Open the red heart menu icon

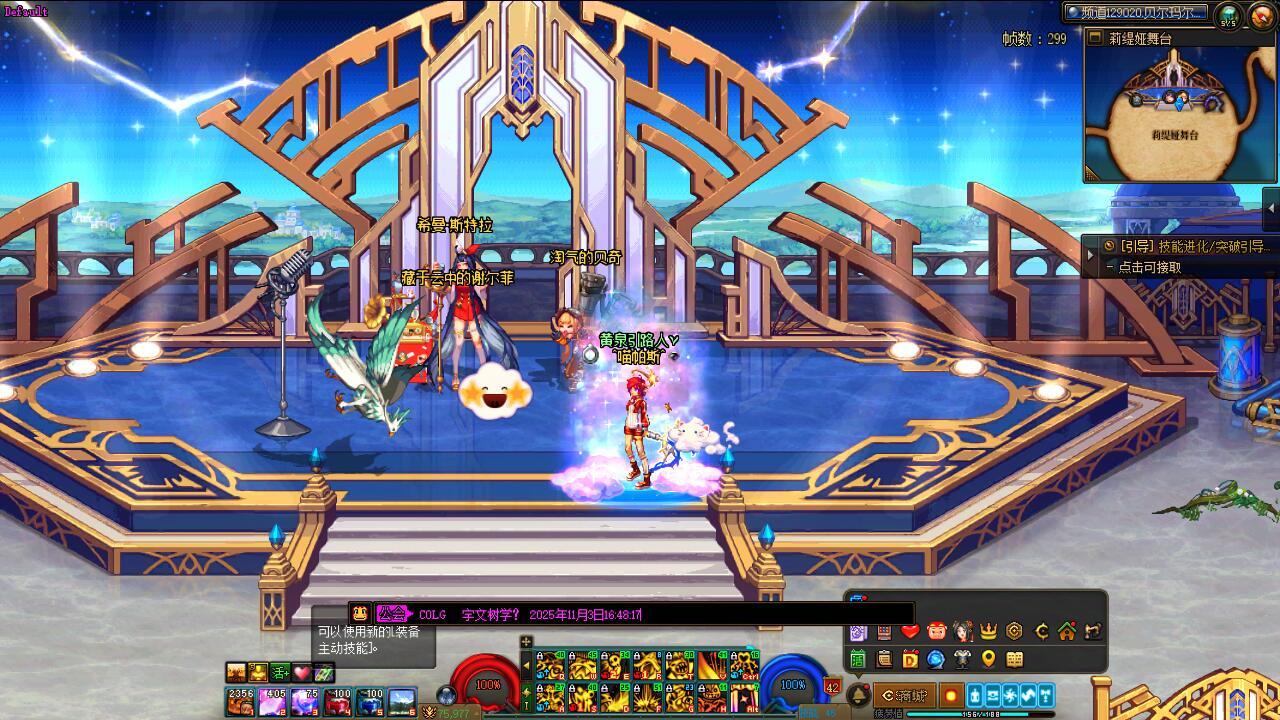click(910, 631)
